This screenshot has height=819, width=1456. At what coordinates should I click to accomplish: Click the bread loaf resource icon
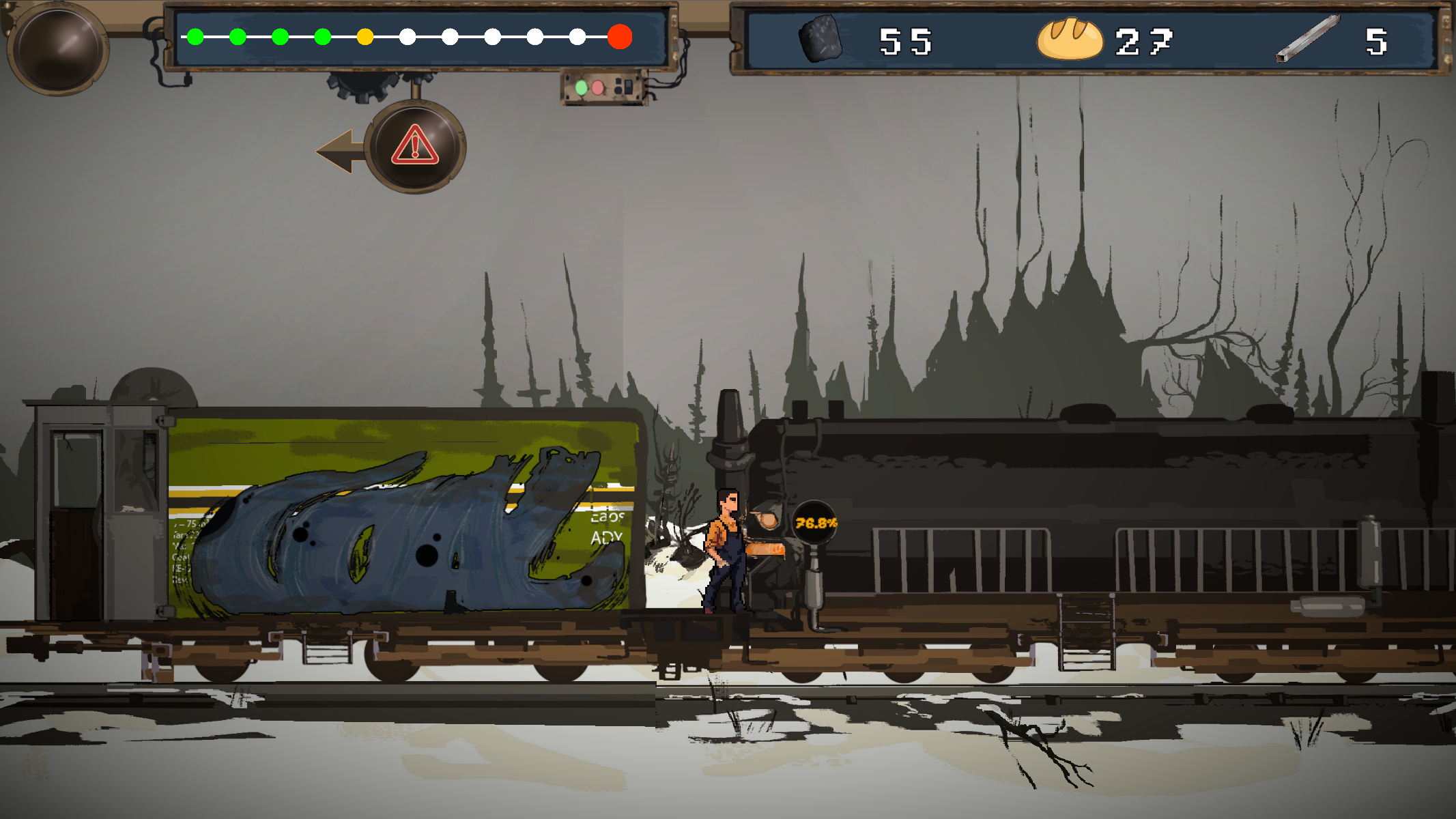coord(1069,40)
